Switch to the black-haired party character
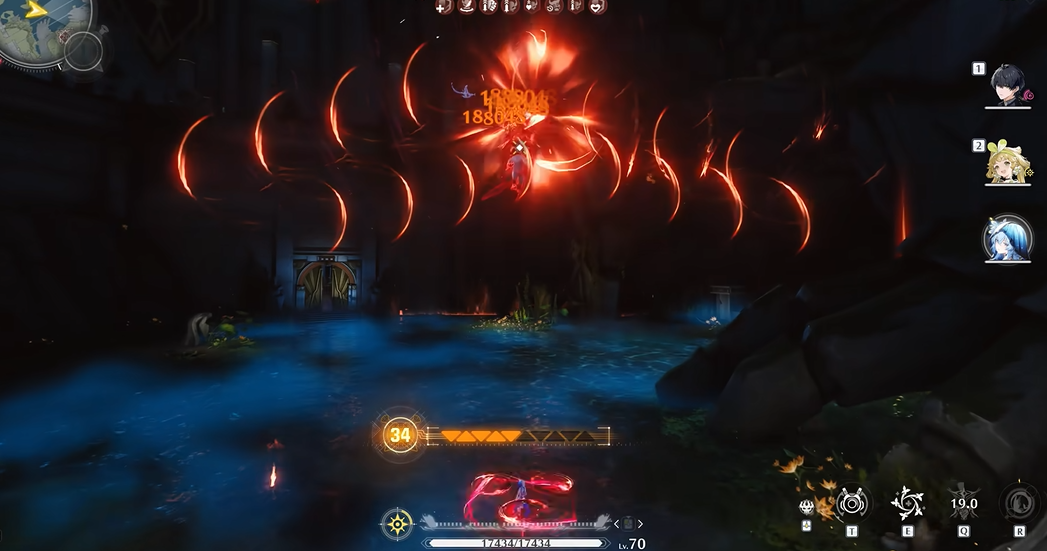 click(x=1006, y=86)
